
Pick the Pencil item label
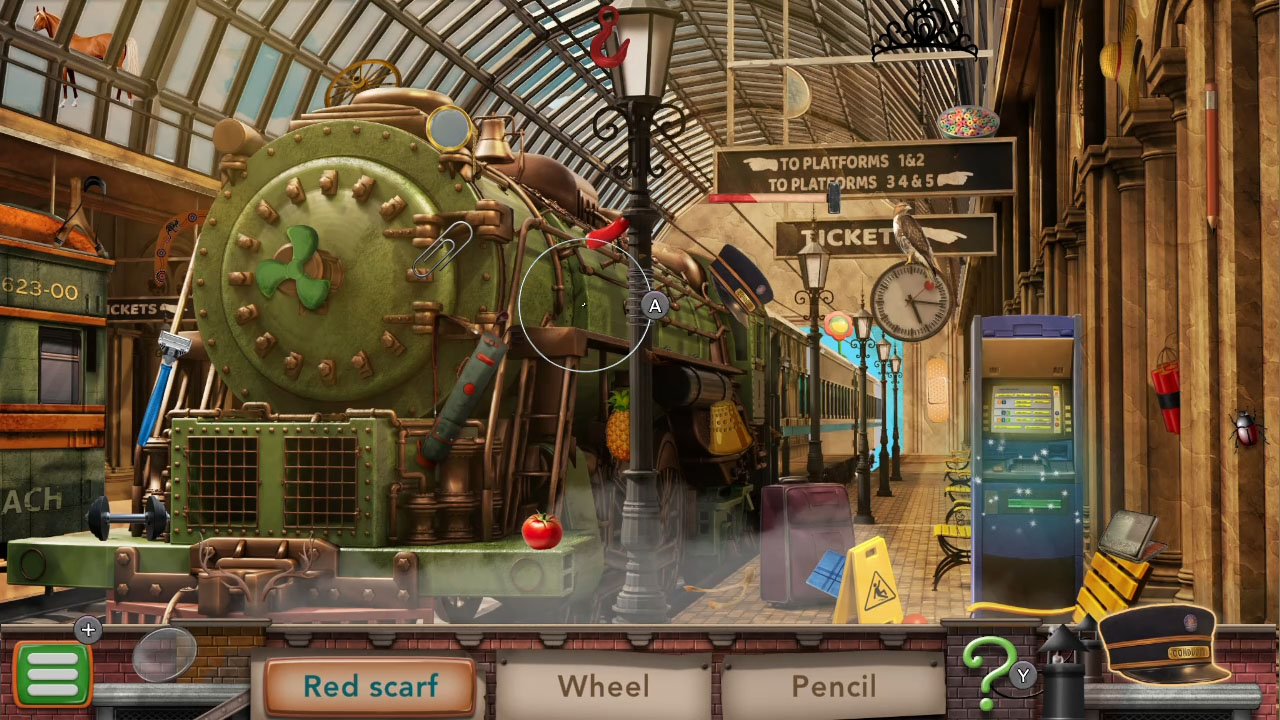[833, 686]
